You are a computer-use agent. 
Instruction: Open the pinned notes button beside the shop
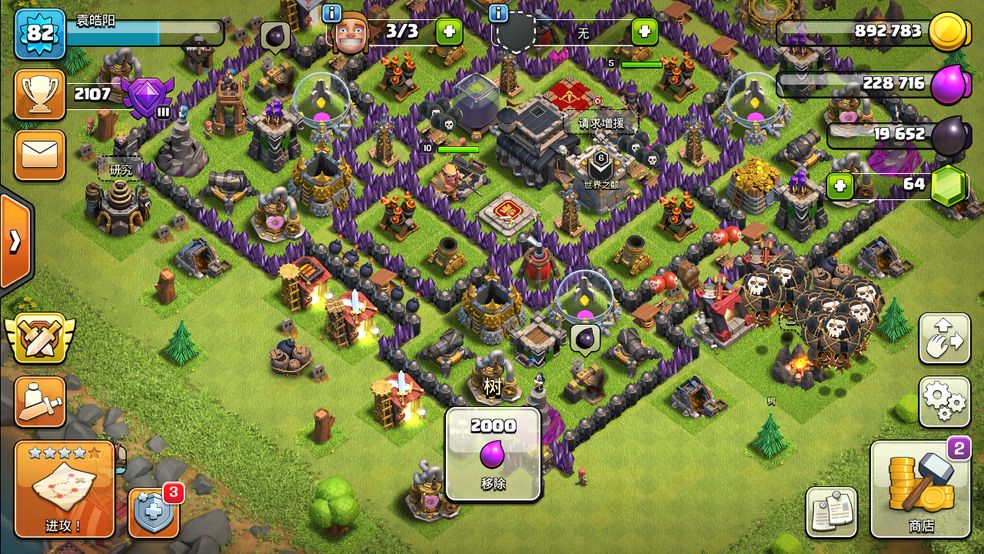[832, 512]
